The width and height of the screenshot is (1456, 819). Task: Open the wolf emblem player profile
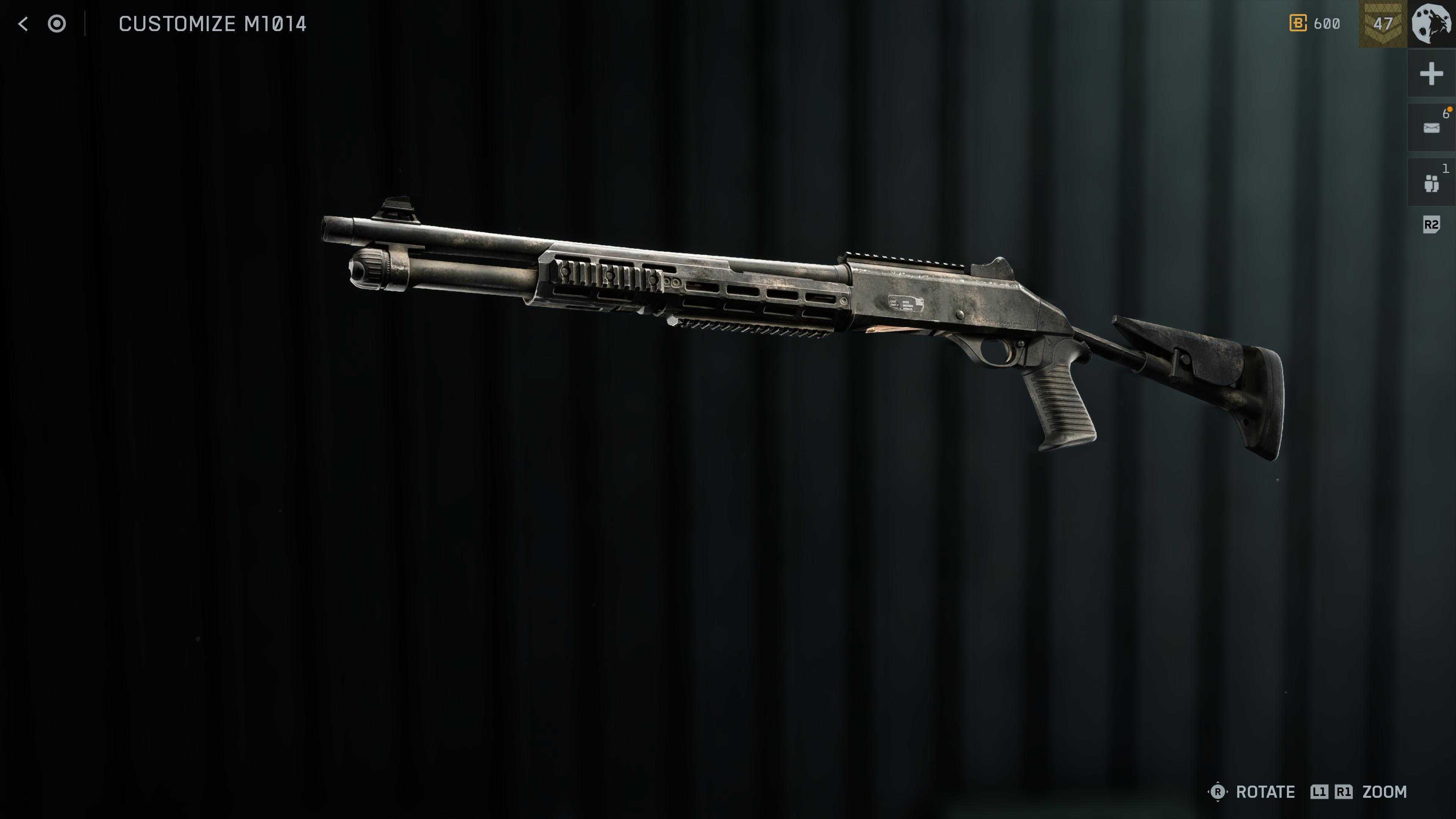click(x=1431, y=24)
